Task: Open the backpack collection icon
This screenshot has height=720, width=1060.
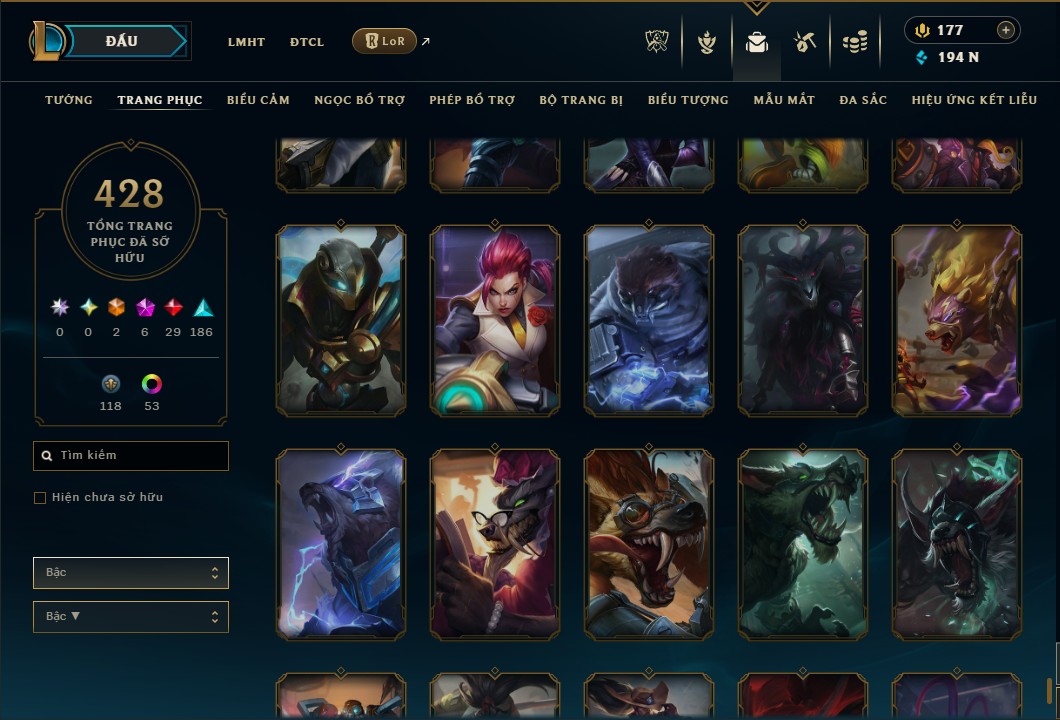Action: point(757,42)
